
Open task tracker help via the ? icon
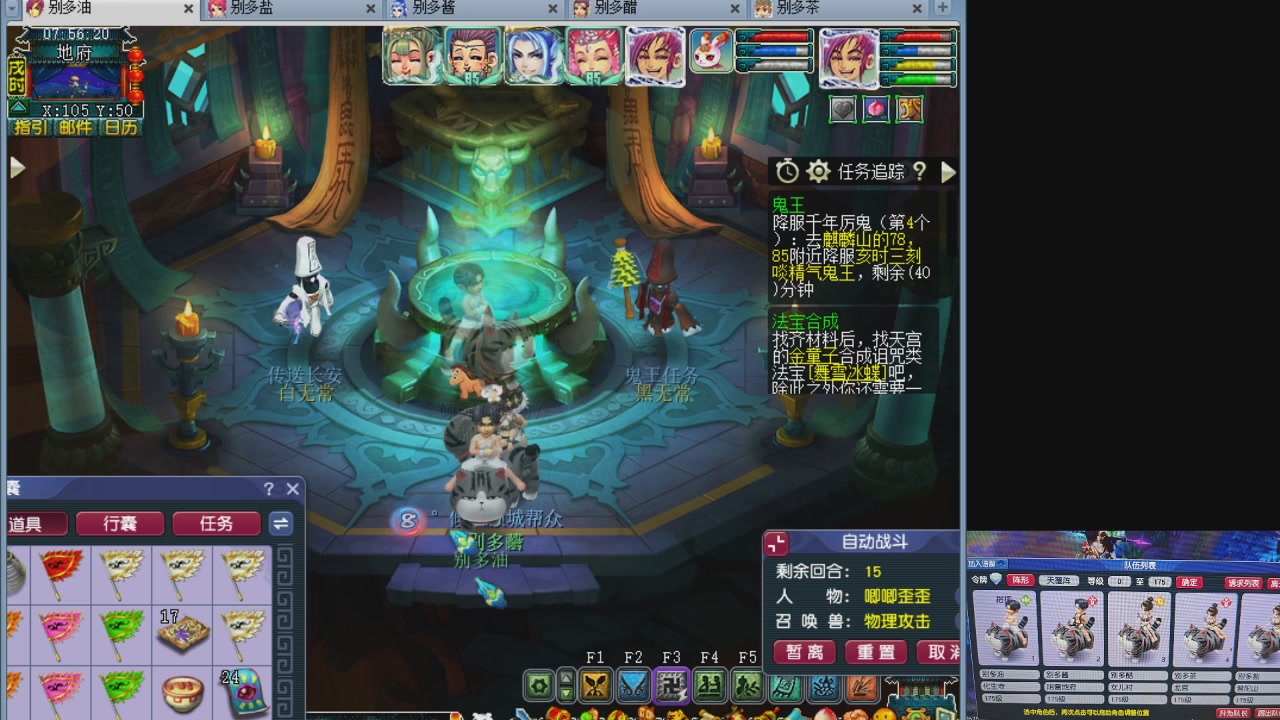point(919,171)
